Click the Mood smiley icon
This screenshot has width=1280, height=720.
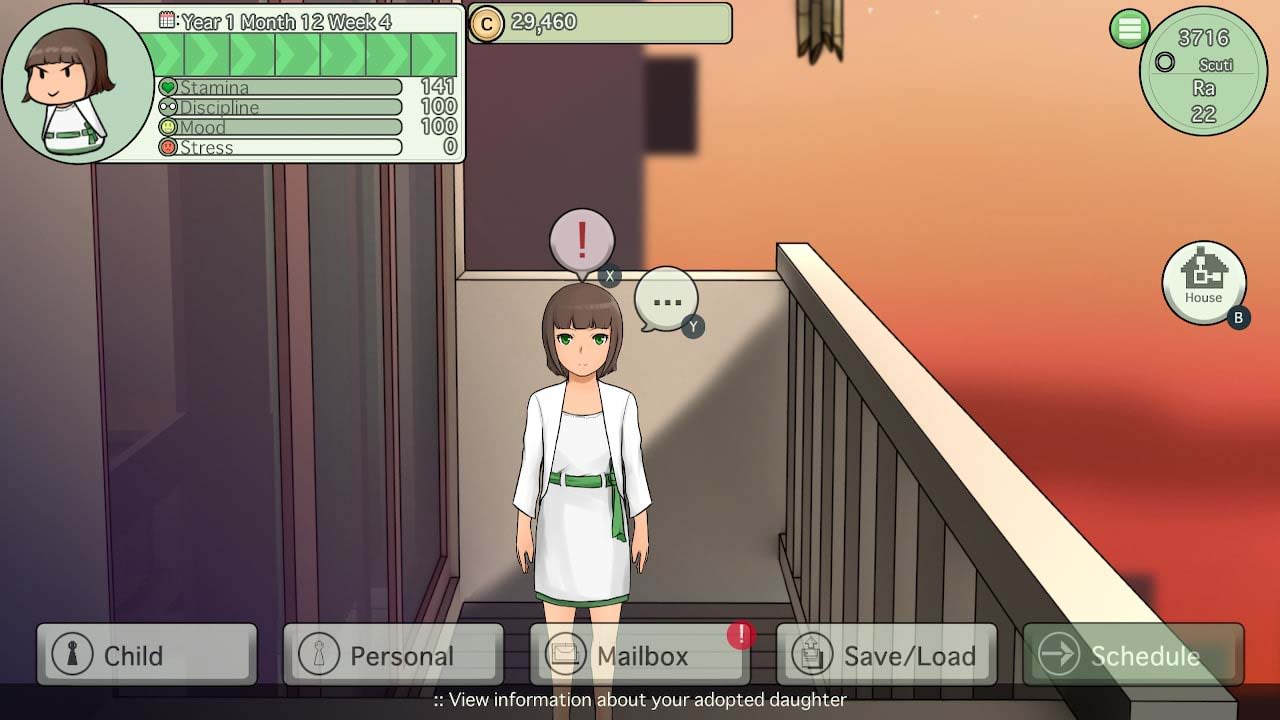click(168, 127)
